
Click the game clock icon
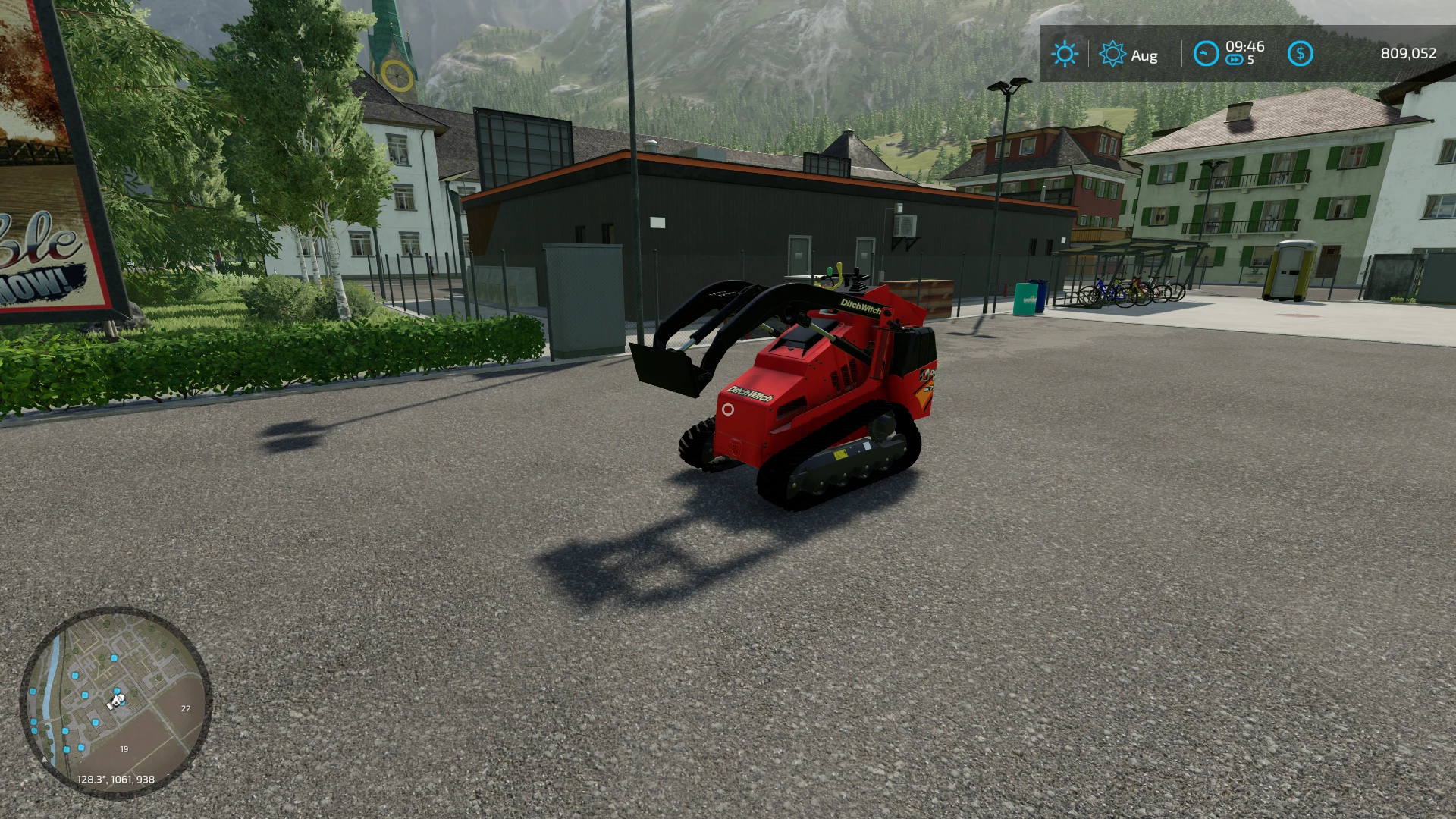(1206, 54)
